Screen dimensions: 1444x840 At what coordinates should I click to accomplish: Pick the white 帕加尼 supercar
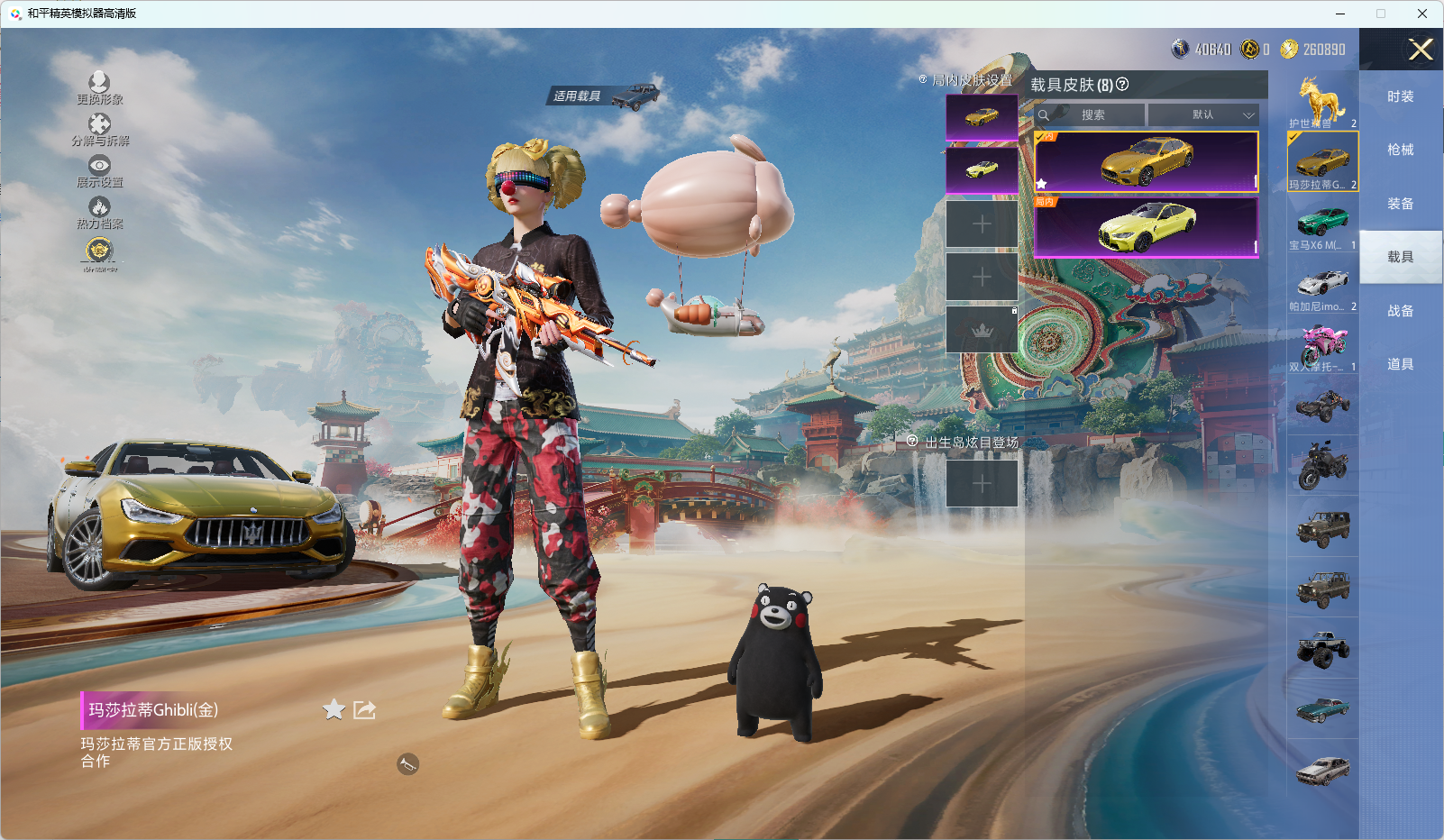tap(1322, 286)
